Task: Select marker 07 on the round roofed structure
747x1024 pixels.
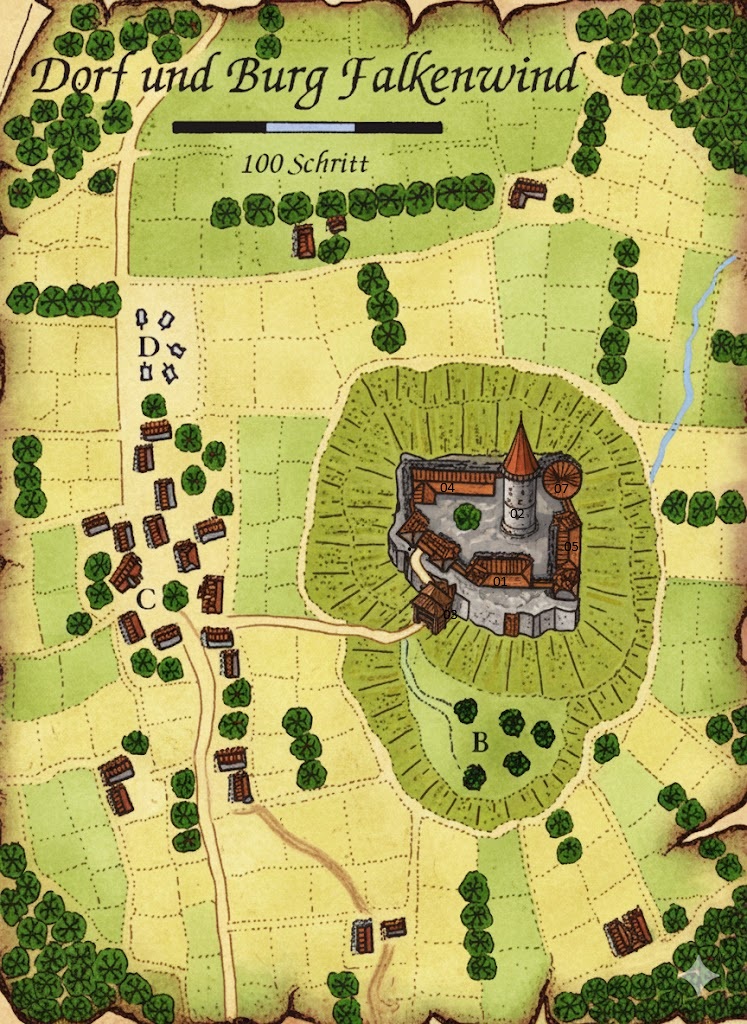Action: tap(562, 488)
